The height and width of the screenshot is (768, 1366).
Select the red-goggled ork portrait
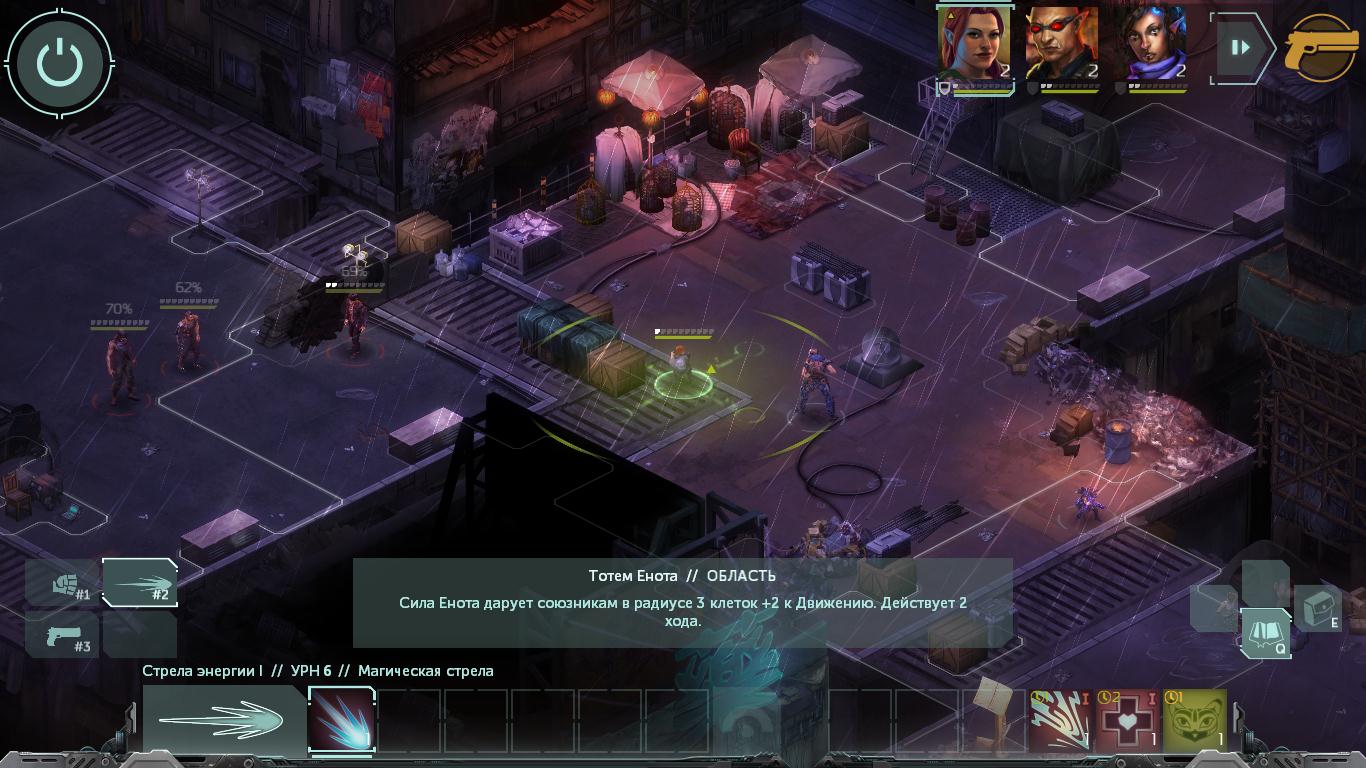click(x=1061, y=44)
